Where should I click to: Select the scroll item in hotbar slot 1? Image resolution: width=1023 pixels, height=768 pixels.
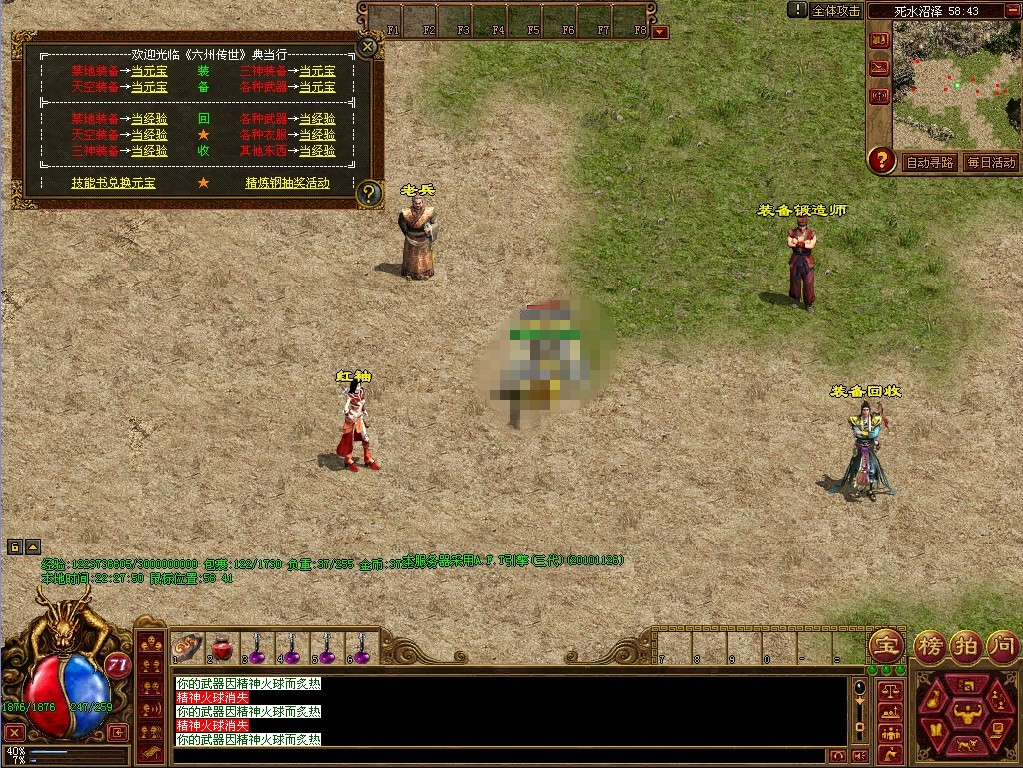tap(188, 648)
